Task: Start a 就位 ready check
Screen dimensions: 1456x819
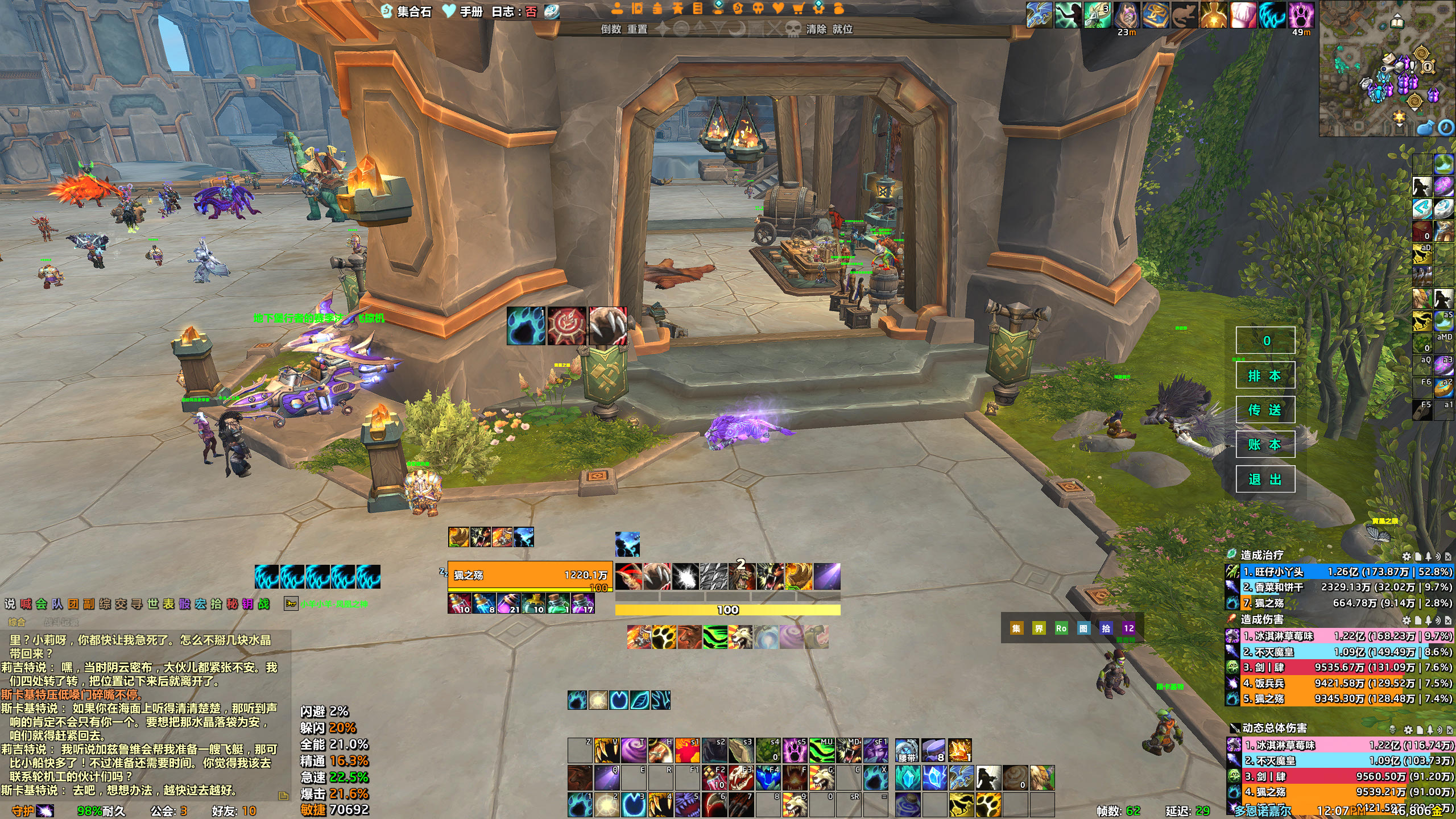Action: click(842, 29)
